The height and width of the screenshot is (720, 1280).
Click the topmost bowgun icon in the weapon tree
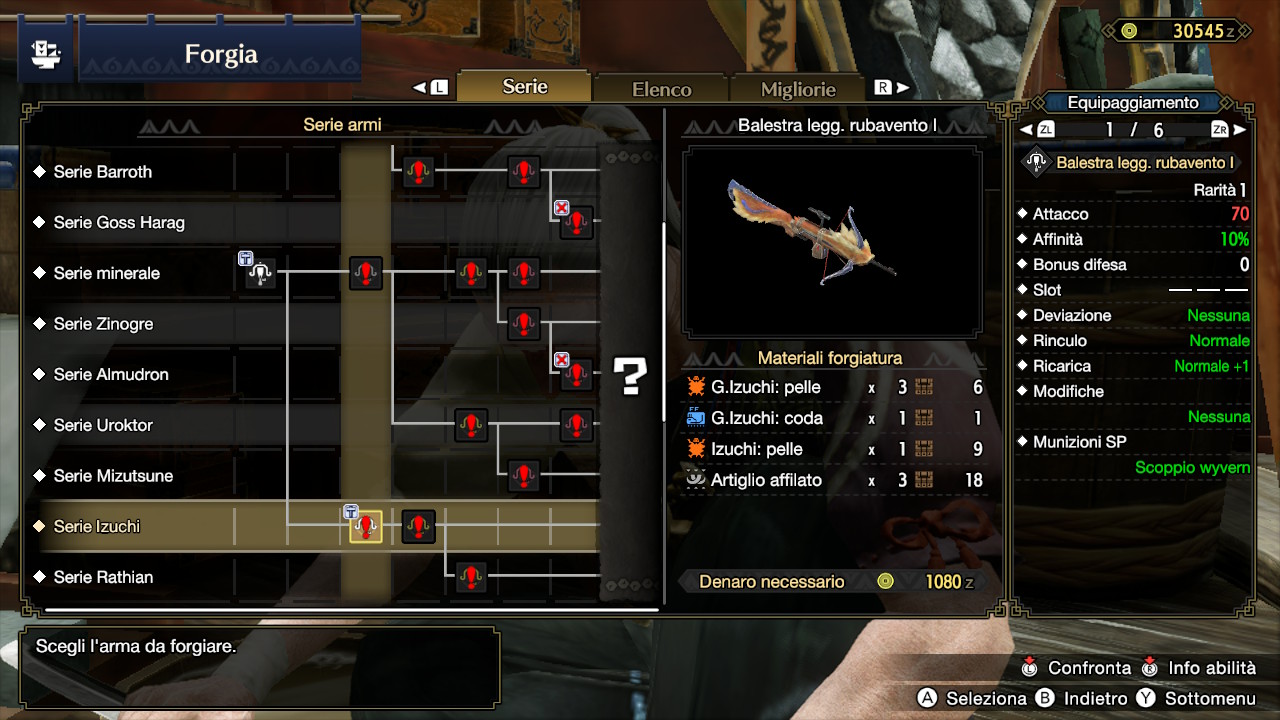(x=418, y=171)
